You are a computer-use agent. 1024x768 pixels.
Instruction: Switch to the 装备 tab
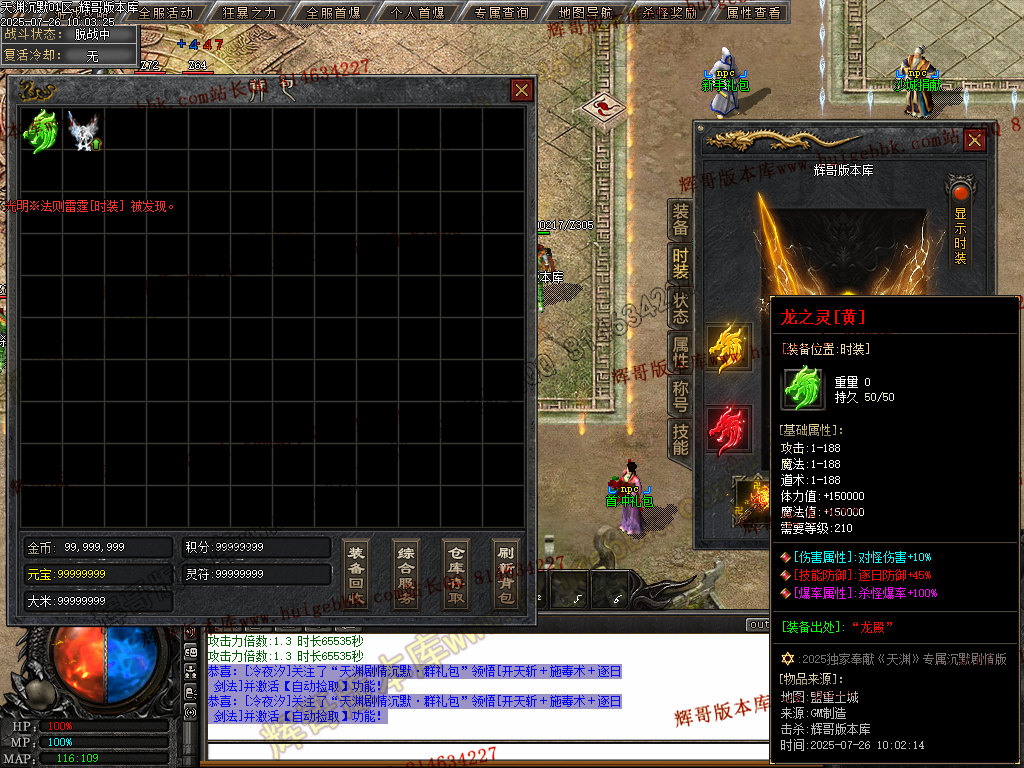(680, 219)
